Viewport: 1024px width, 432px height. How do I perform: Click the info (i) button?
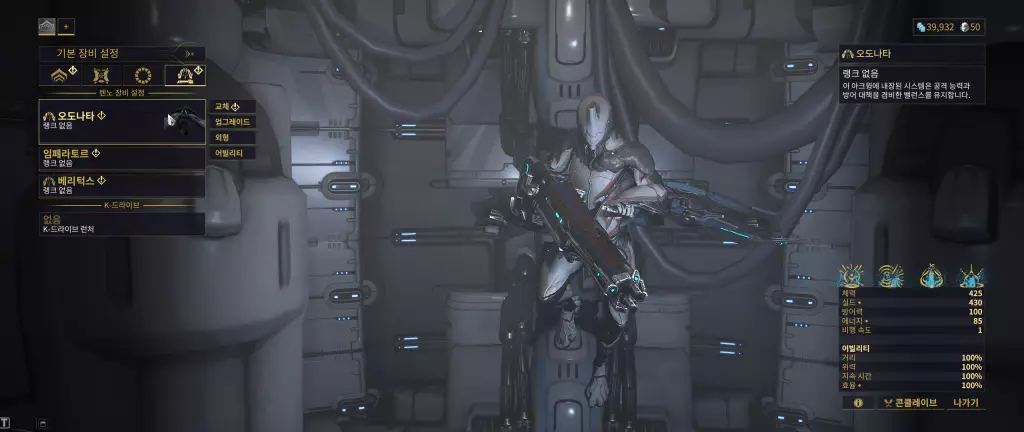click(x=857, y=403)
